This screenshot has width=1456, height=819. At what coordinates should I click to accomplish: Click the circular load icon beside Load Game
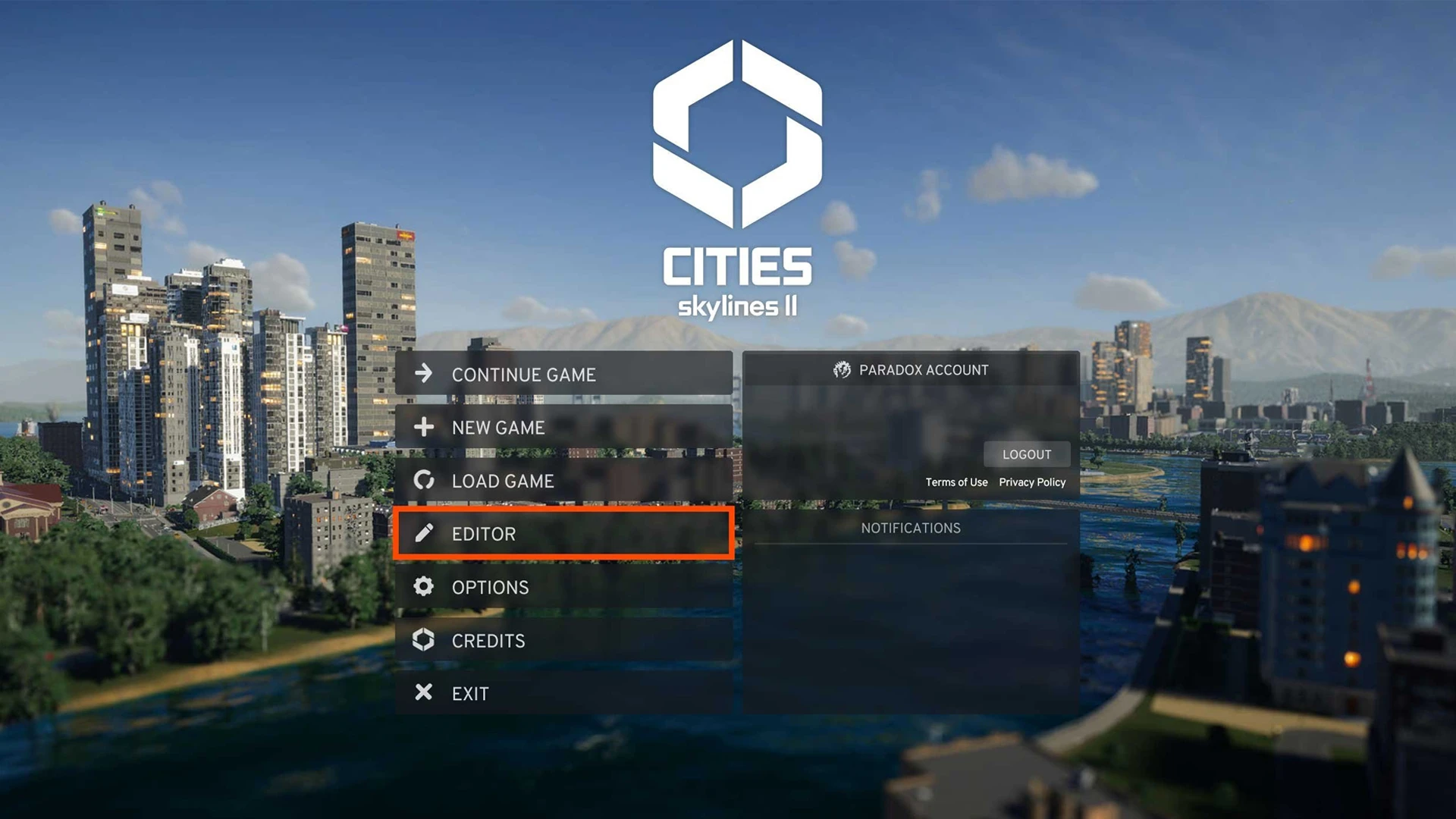click(423, 480)
